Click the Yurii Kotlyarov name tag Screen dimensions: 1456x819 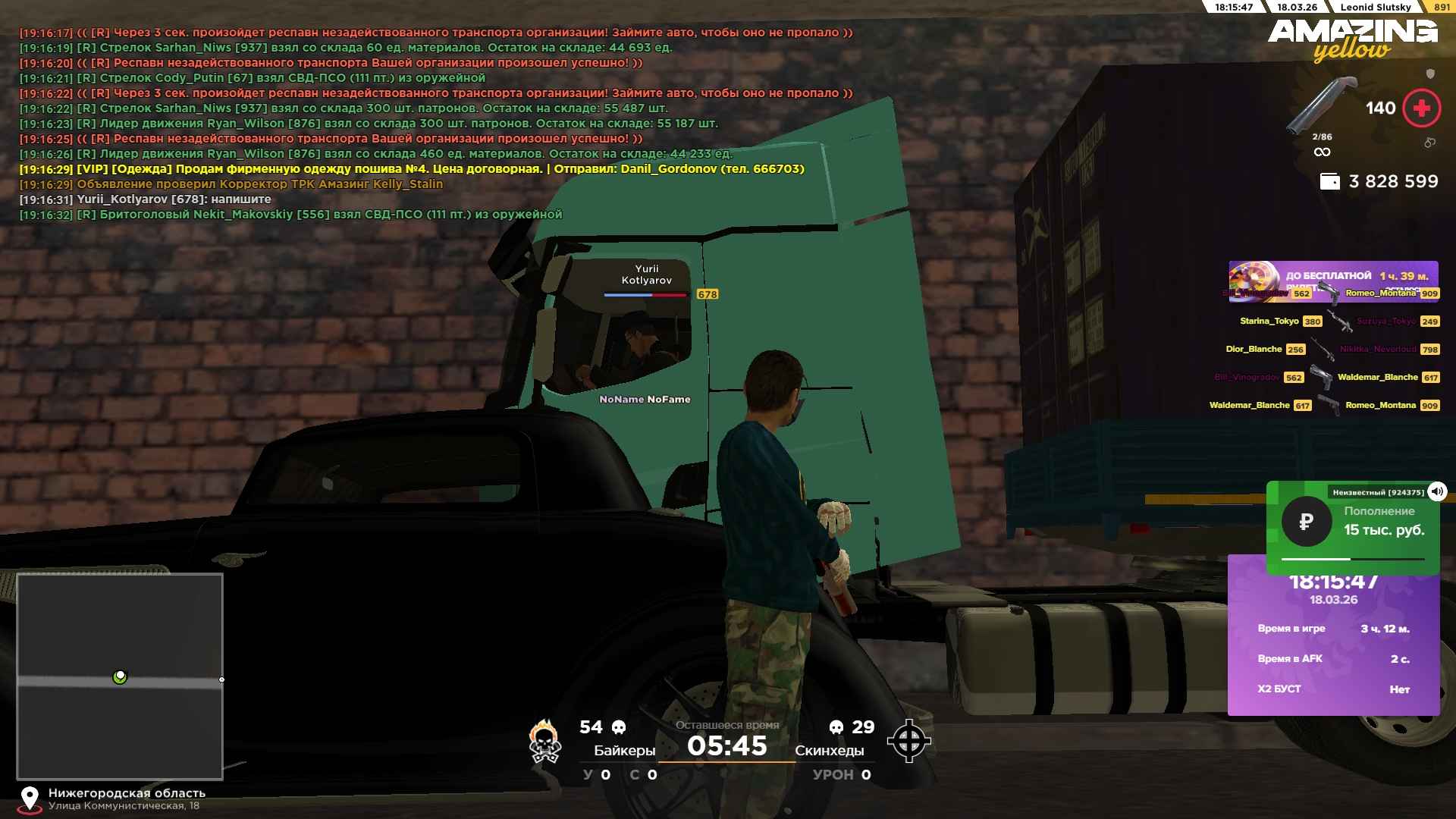click(x=646, y=275)
